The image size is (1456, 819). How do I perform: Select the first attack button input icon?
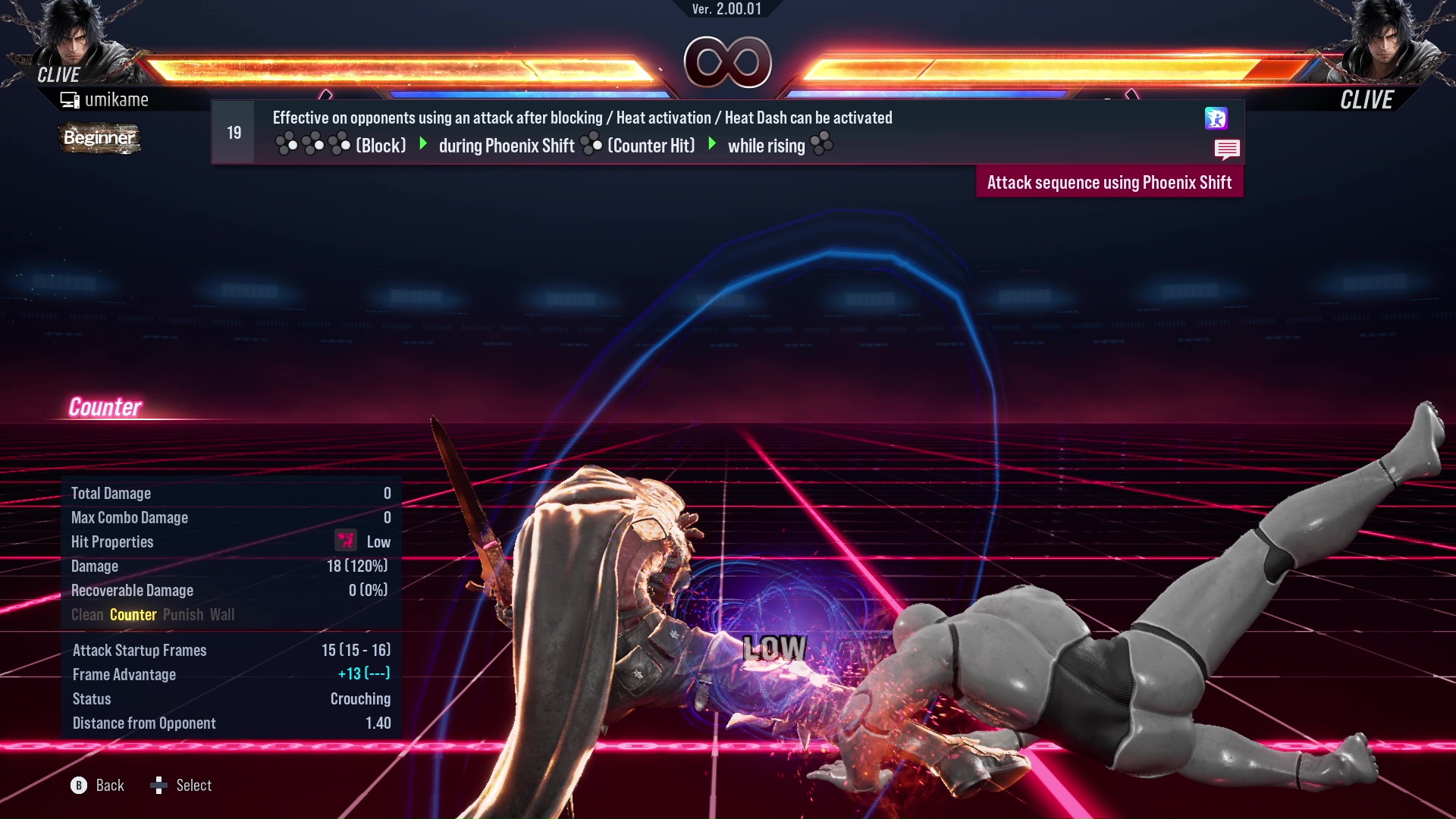(288, 143)
